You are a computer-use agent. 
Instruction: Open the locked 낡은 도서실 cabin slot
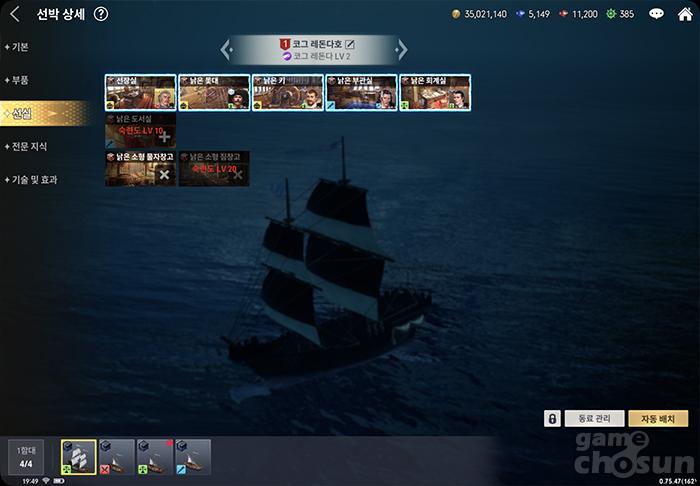click(x=140, y=131)
